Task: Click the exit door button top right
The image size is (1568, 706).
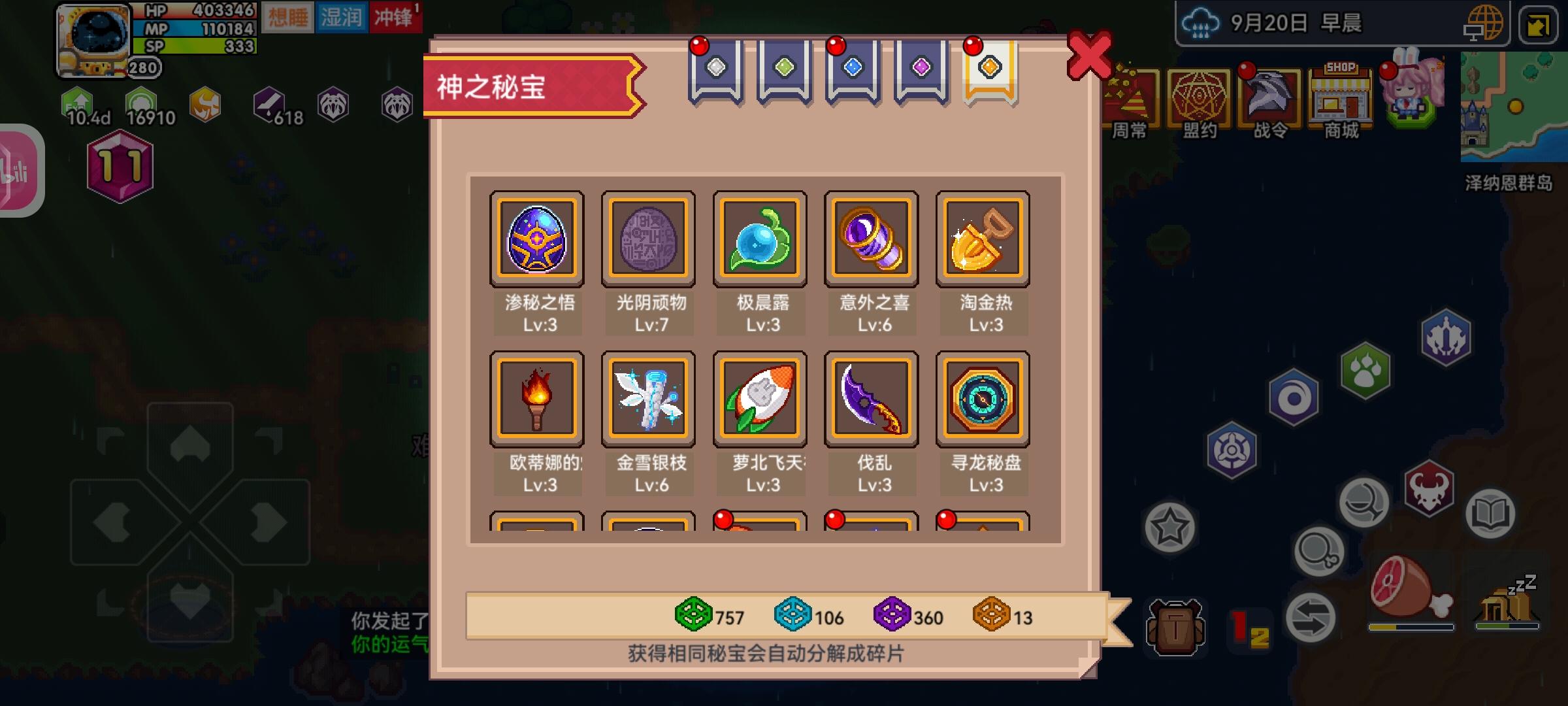Action: [1537, 26]
